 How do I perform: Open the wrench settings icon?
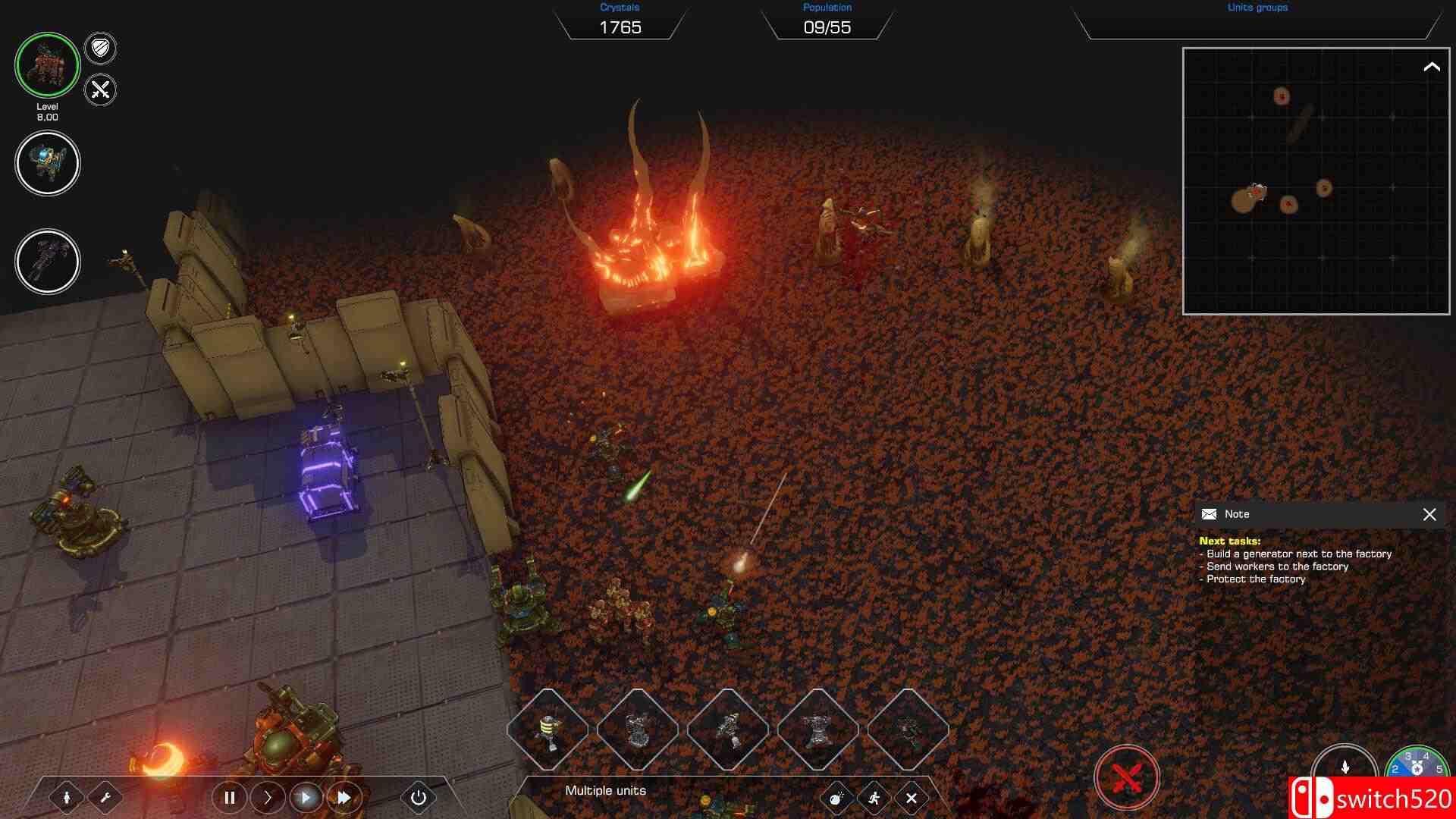[x=108, y=798]
